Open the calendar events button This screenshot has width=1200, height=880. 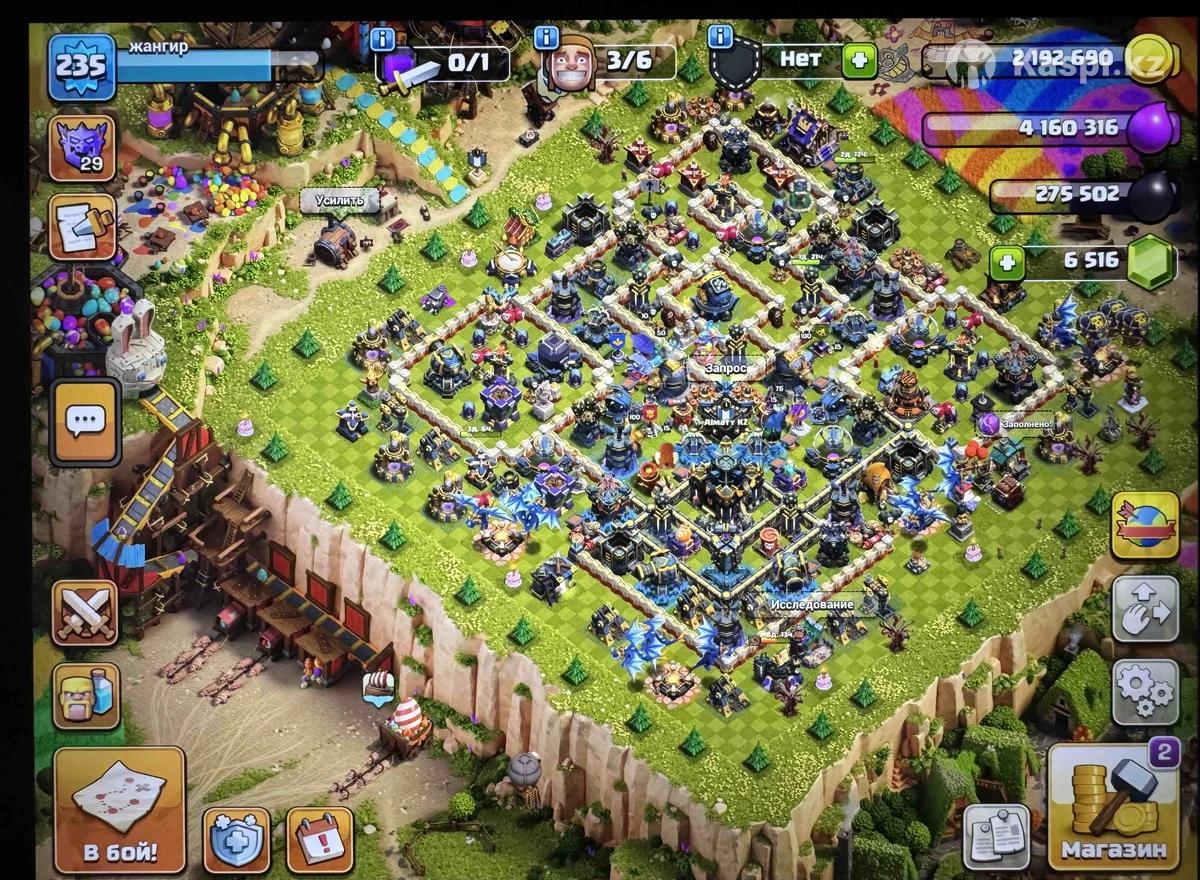[320, 840]
